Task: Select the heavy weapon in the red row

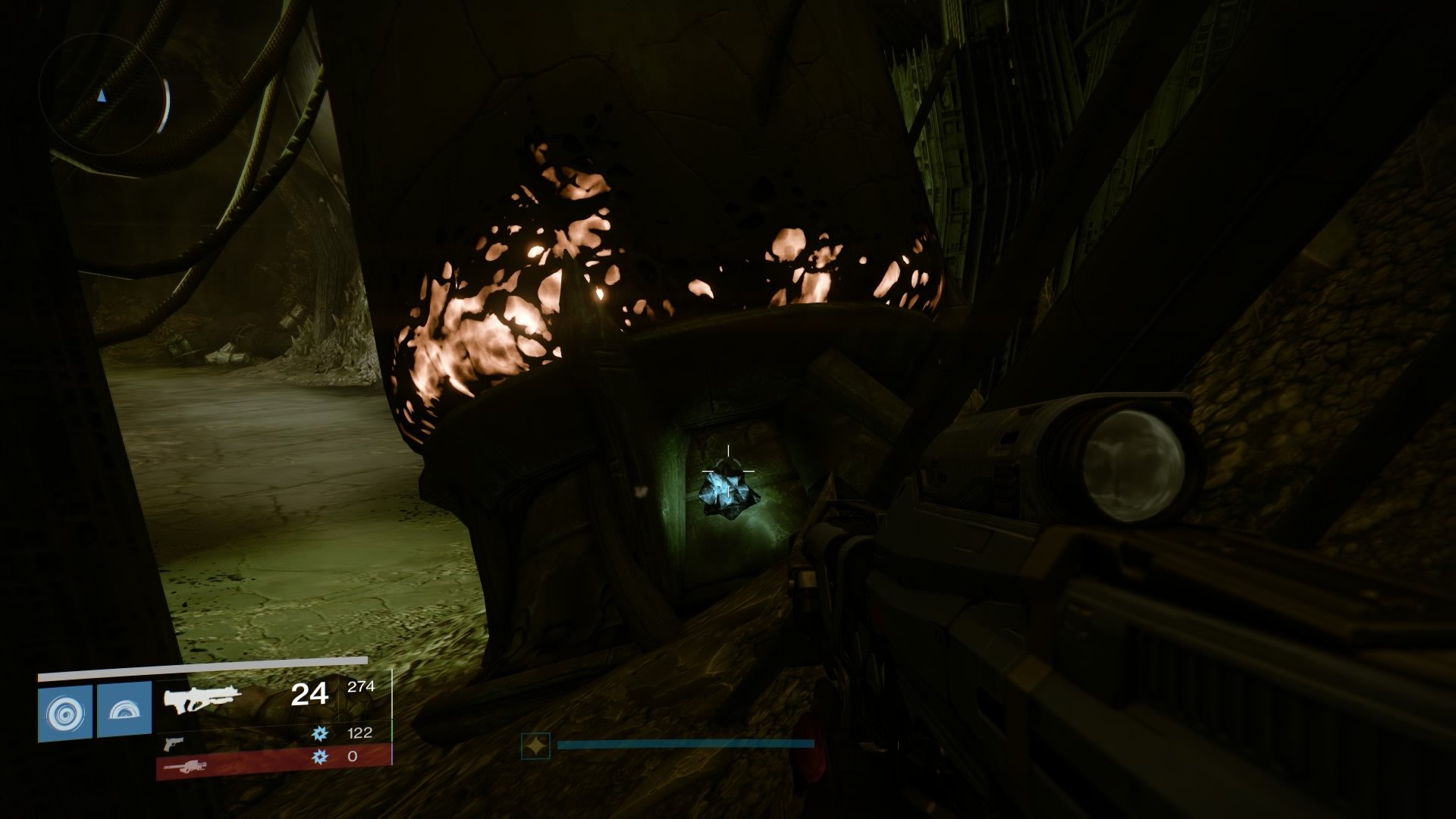Action: coord(185,767)
